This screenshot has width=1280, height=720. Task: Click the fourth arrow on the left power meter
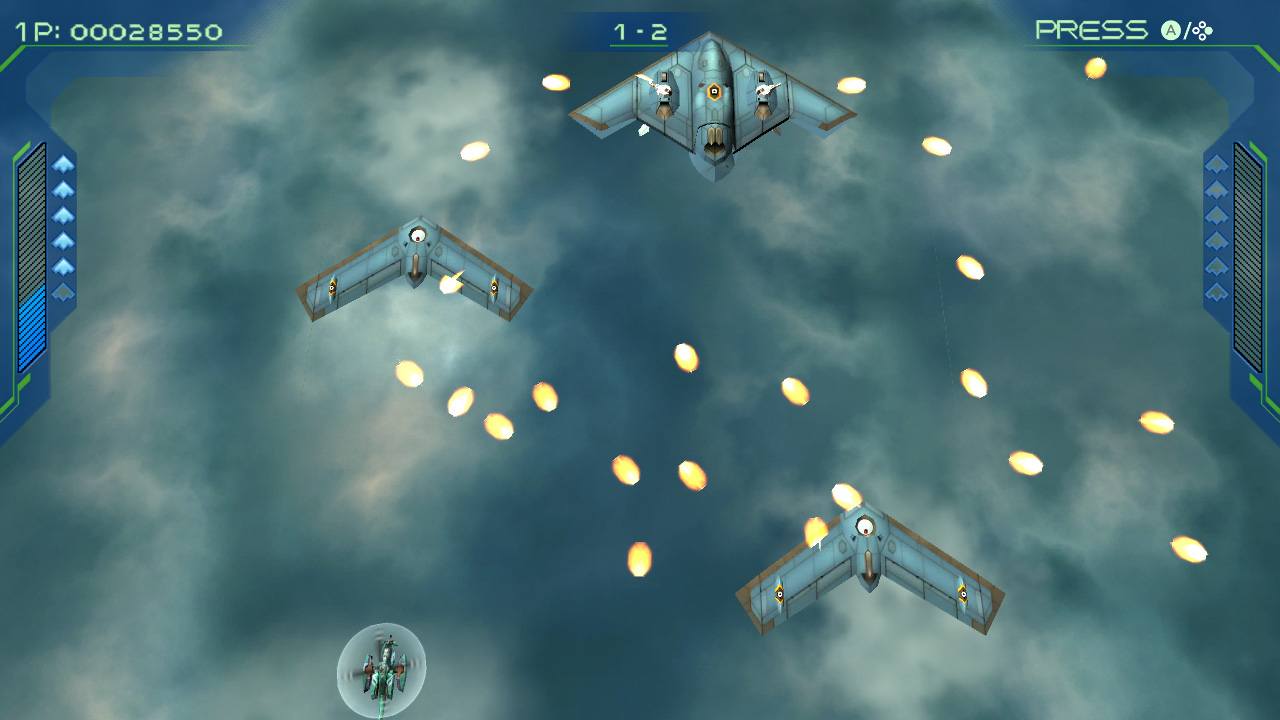pyautogui.click(x=64, y=240)
